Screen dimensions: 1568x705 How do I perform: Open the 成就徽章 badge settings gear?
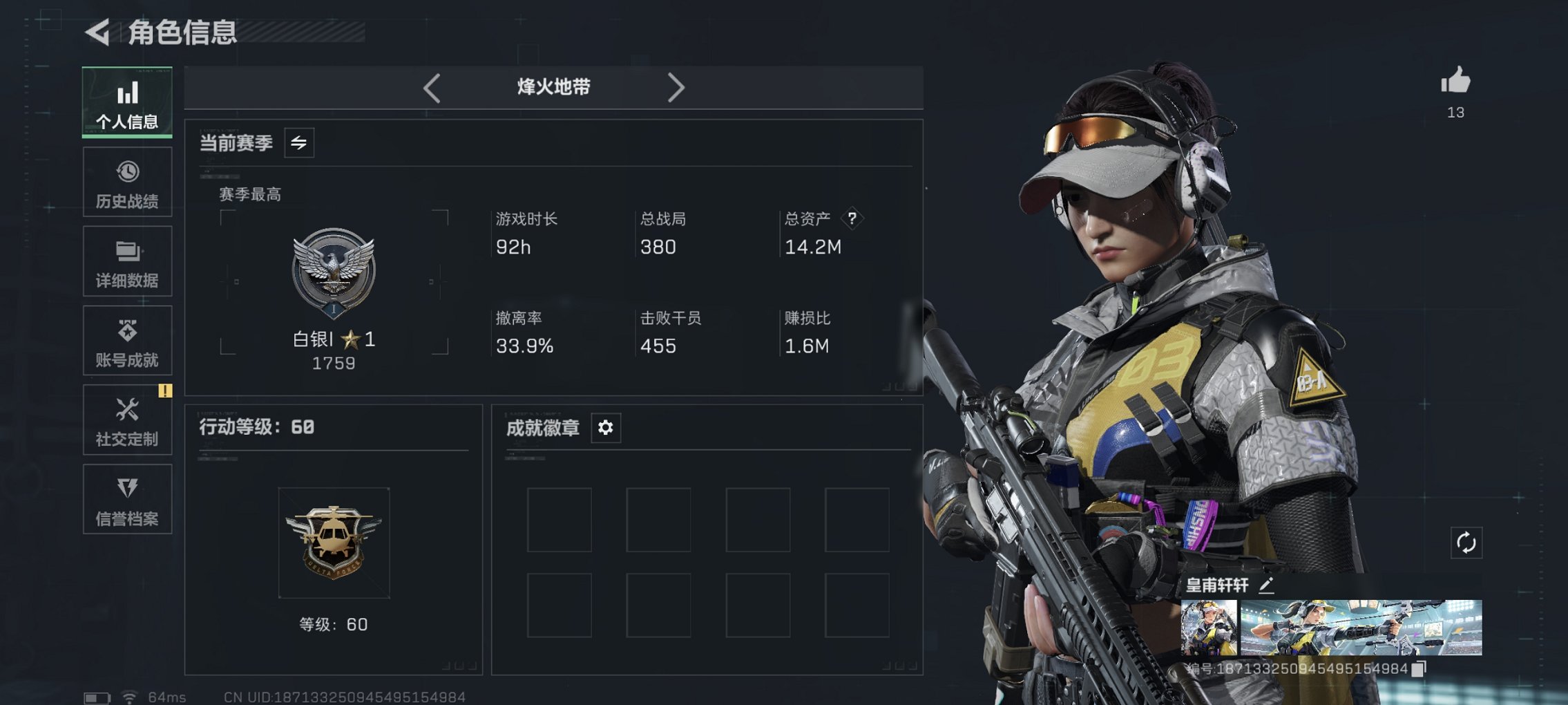pyautogui.click(x=605, y=428)
